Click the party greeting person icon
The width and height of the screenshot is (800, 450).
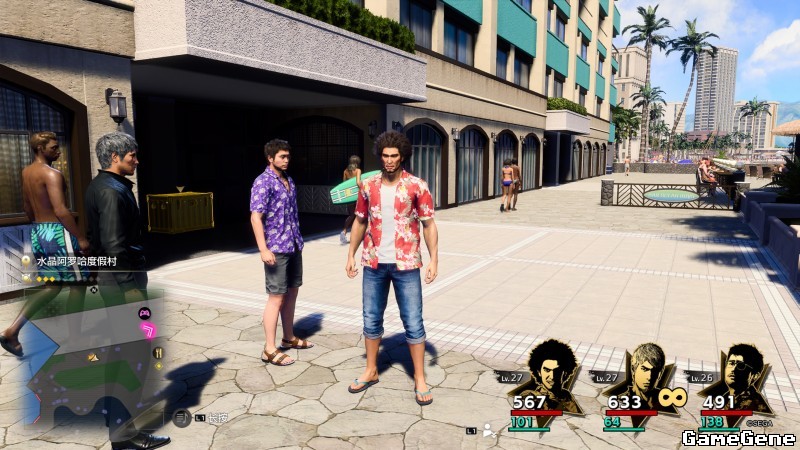click(489, 430)
